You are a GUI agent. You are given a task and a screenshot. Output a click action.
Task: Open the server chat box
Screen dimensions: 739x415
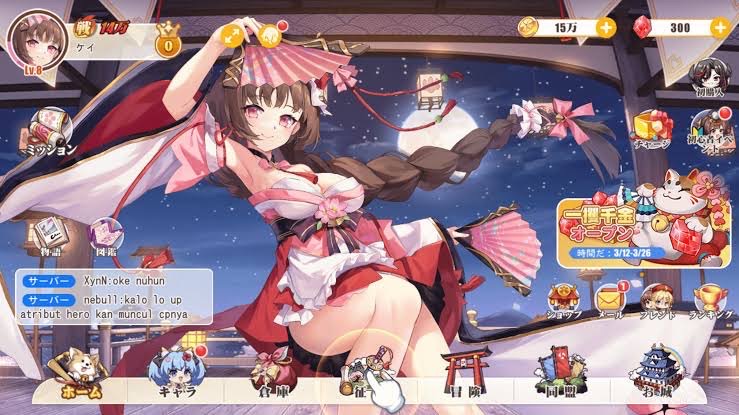pos(113,296)
